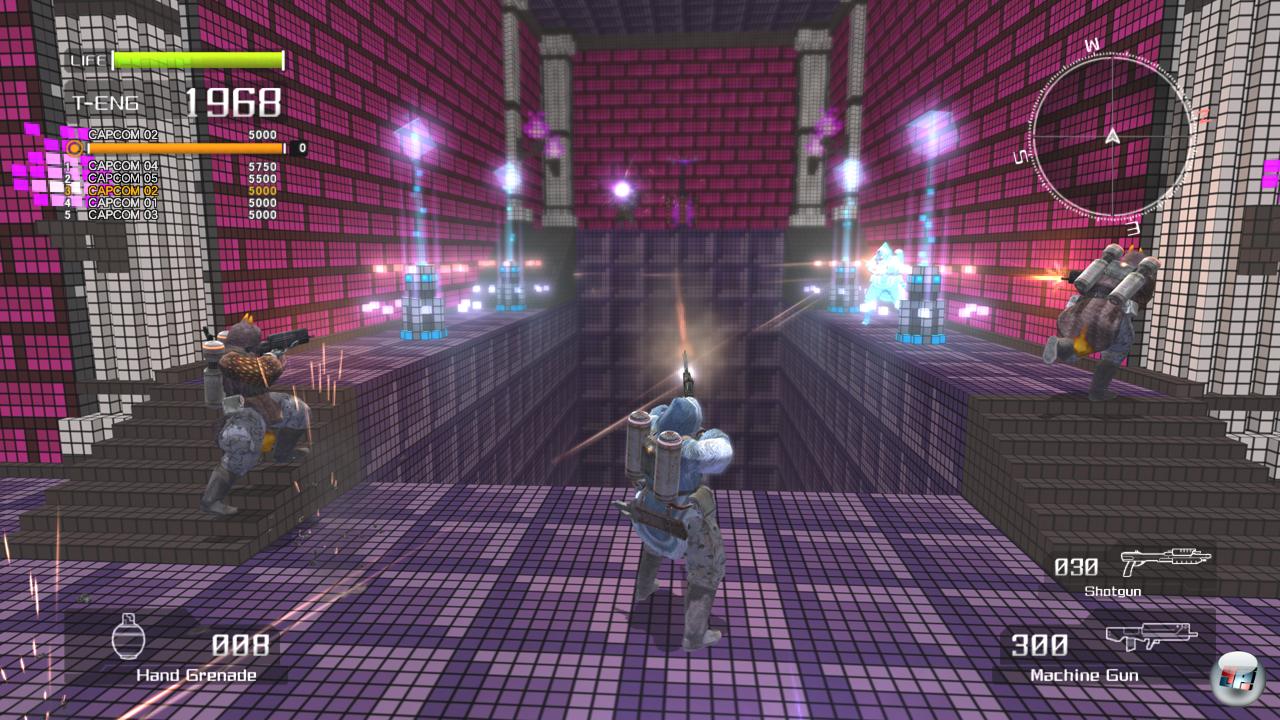Switch to the Machine Gun icon
This screenshot has height=720, width=1280.
tap(1151, 637)
